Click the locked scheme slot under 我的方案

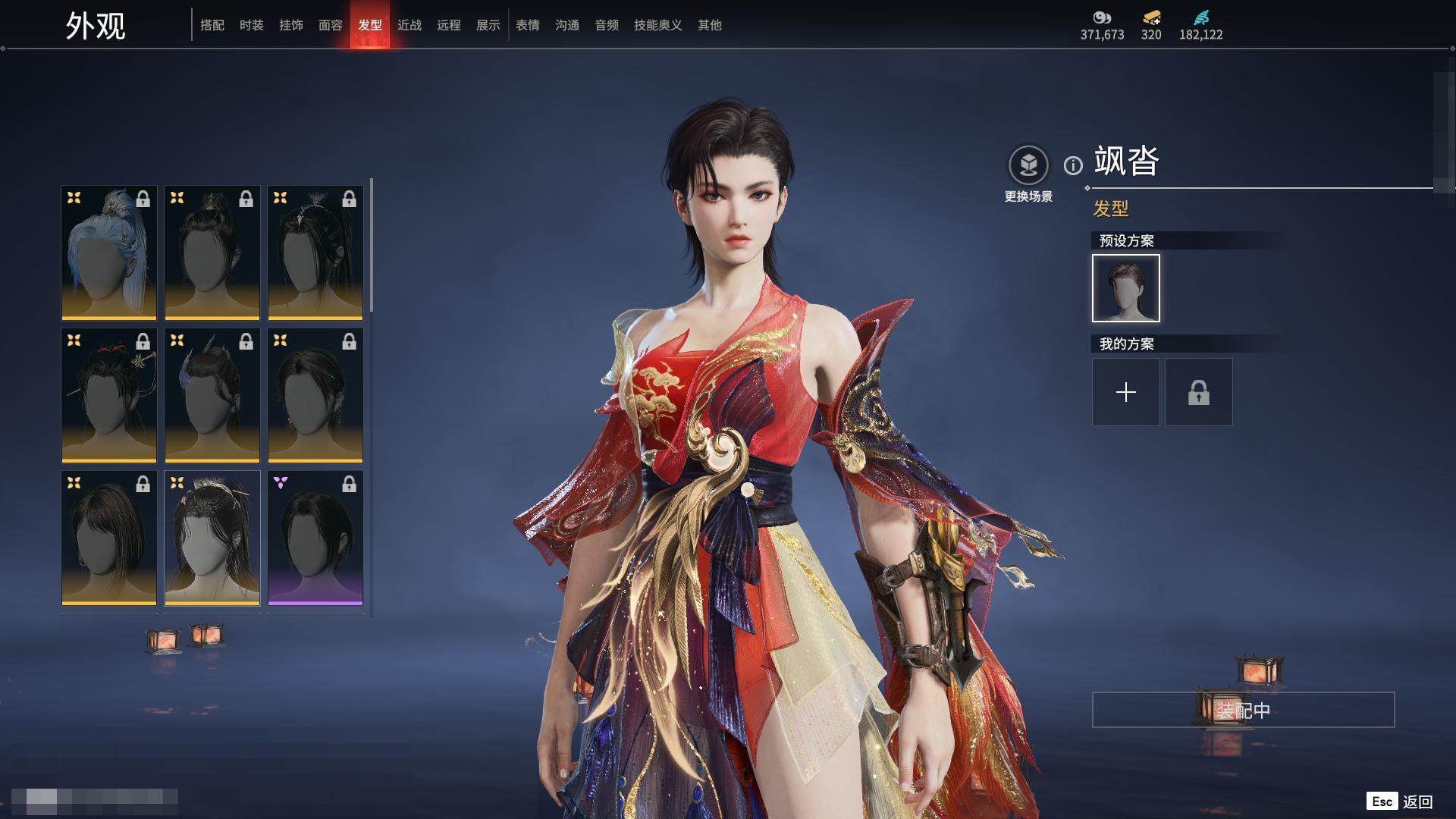(x=1199, y=392)
